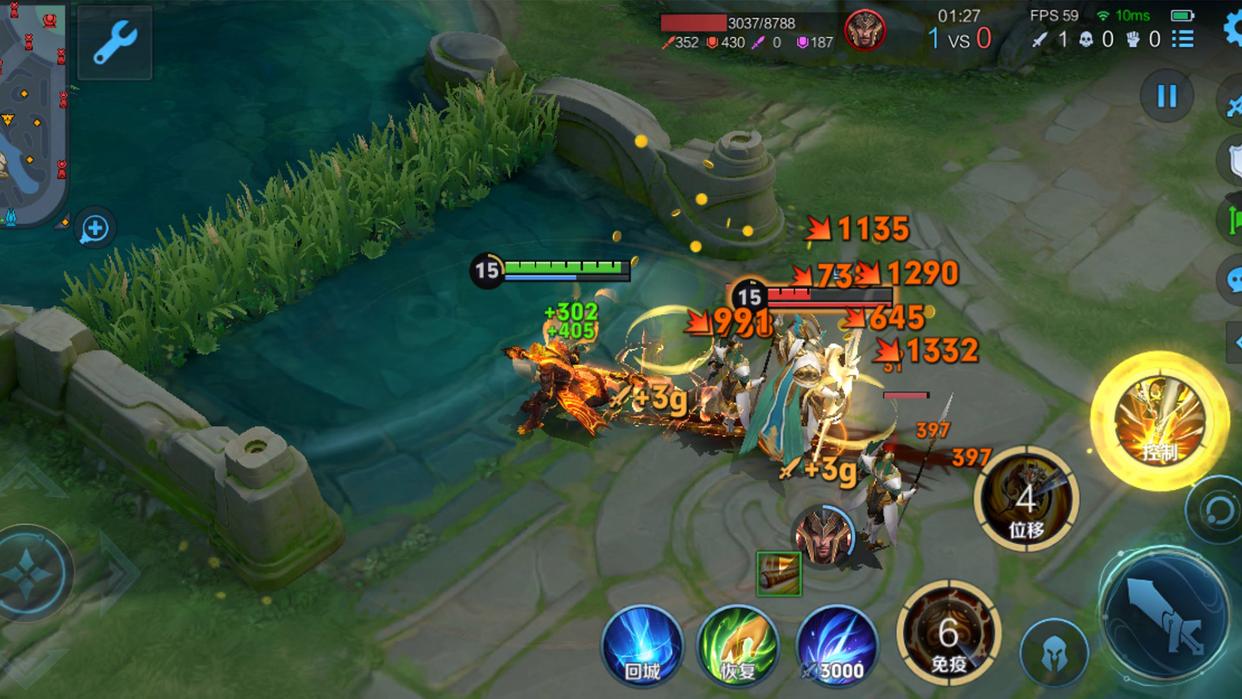The height and width of the screenshot is (699, 1242).
Task: Open the gear settings icon
Action: [1232, 28]
